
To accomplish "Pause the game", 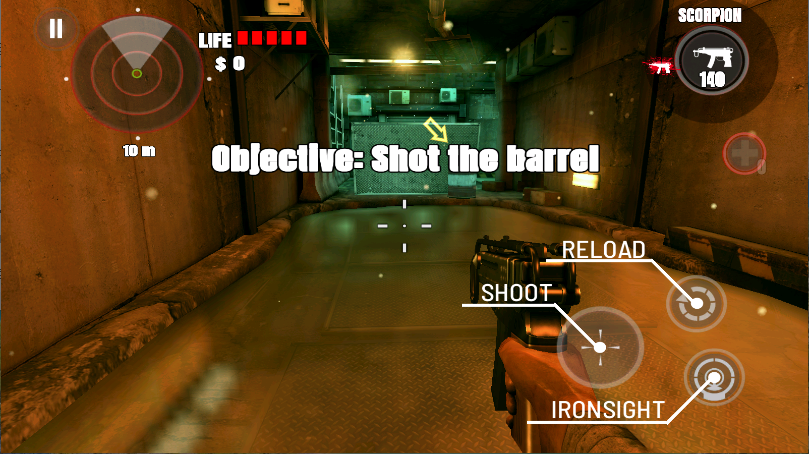I will tap(56, 29).
